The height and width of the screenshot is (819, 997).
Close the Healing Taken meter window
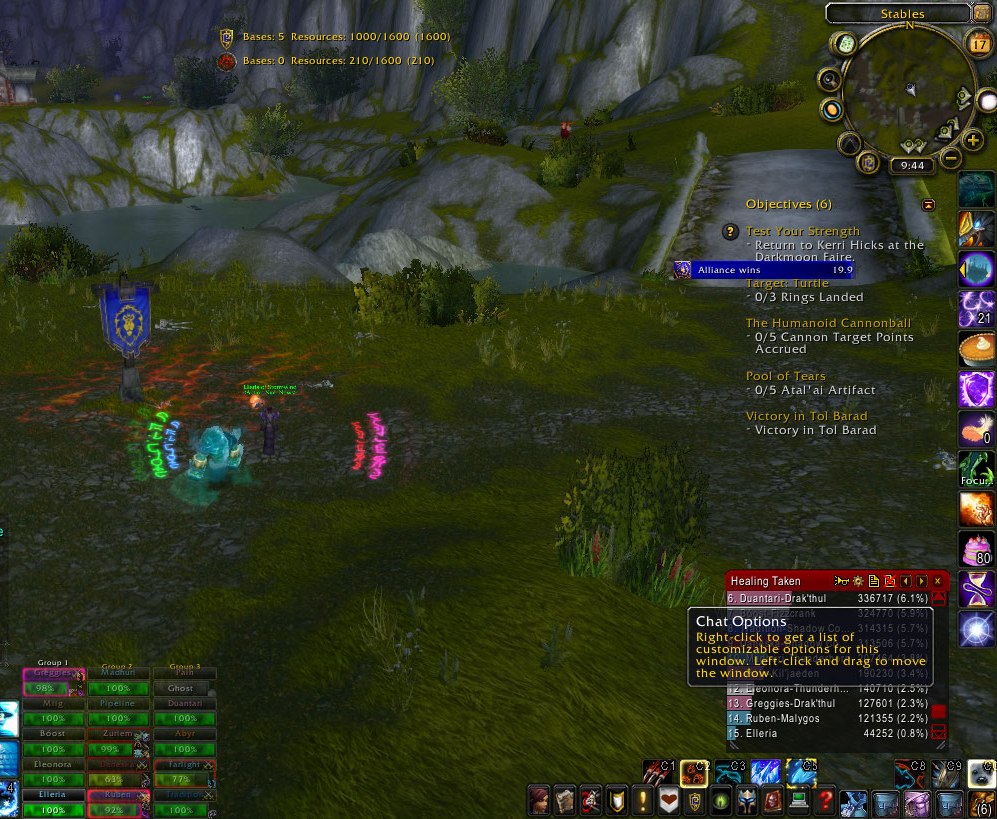click(x=937, y=581)
